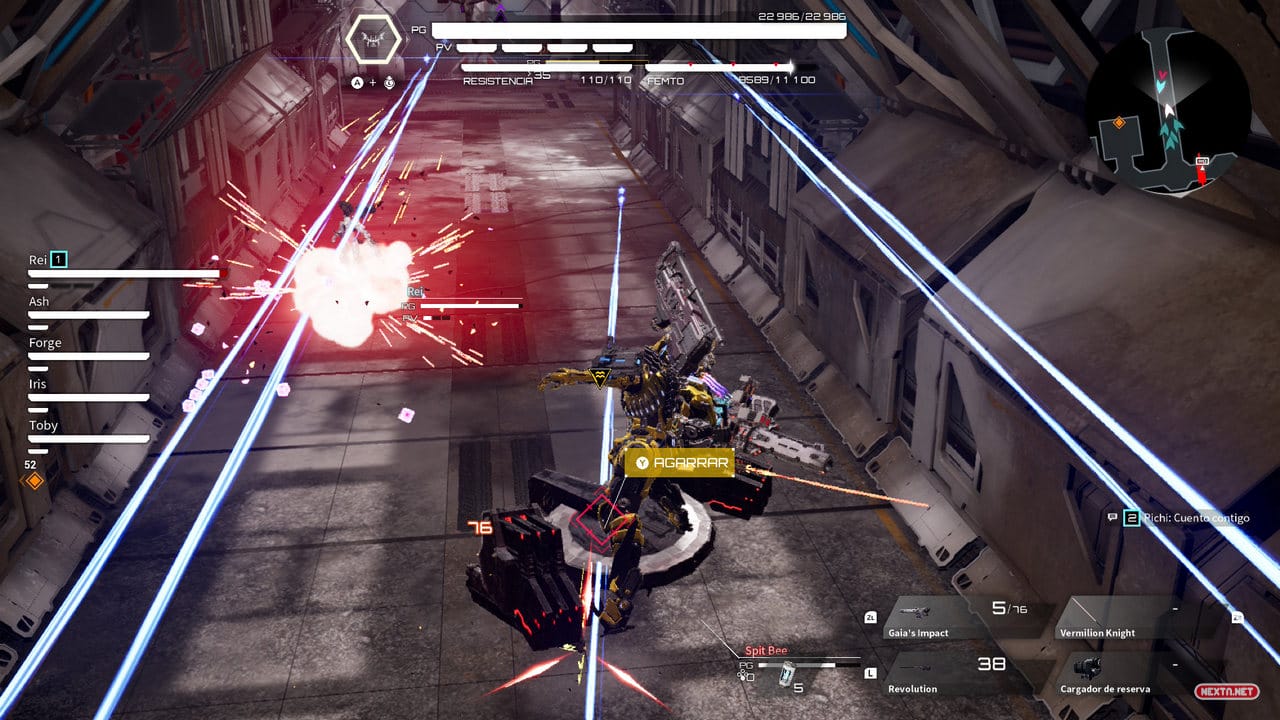Click the hexagonal drone emblem icon

point(373,40)
